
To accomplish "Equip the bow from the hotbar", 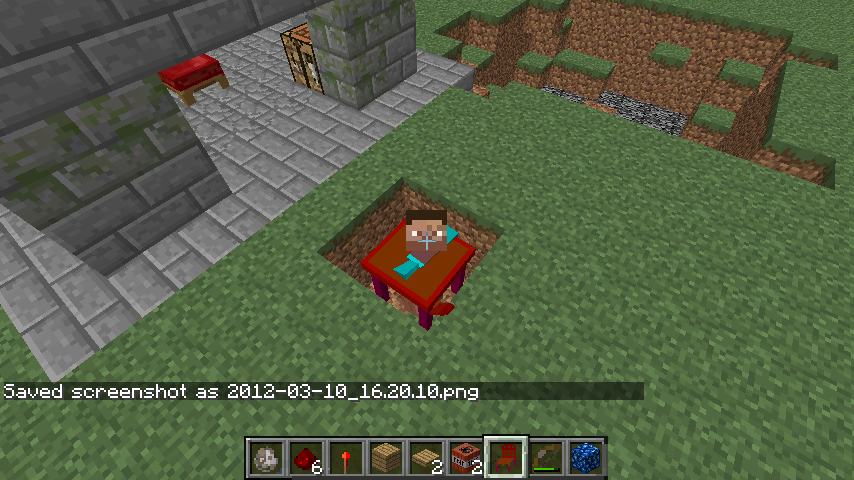I will [x=546, y=459].
